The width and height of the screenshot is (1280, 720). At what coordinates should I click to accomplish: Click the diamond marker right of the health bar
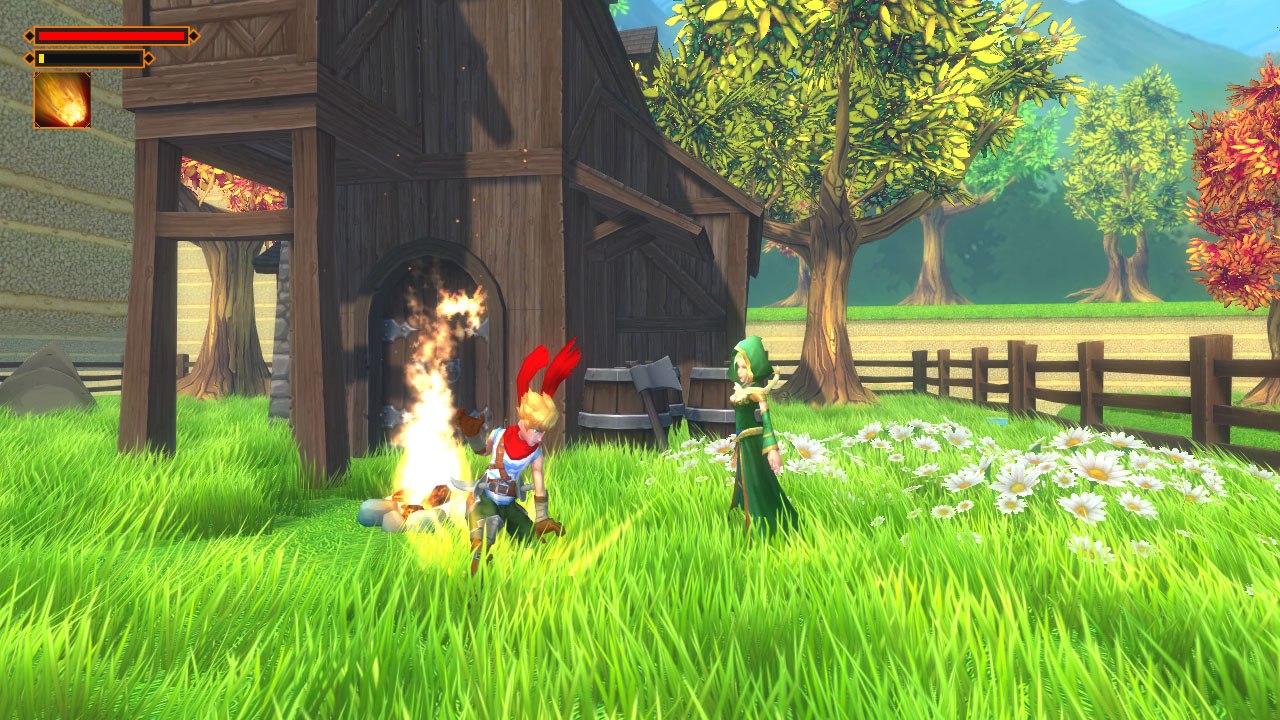pos(194,35)
